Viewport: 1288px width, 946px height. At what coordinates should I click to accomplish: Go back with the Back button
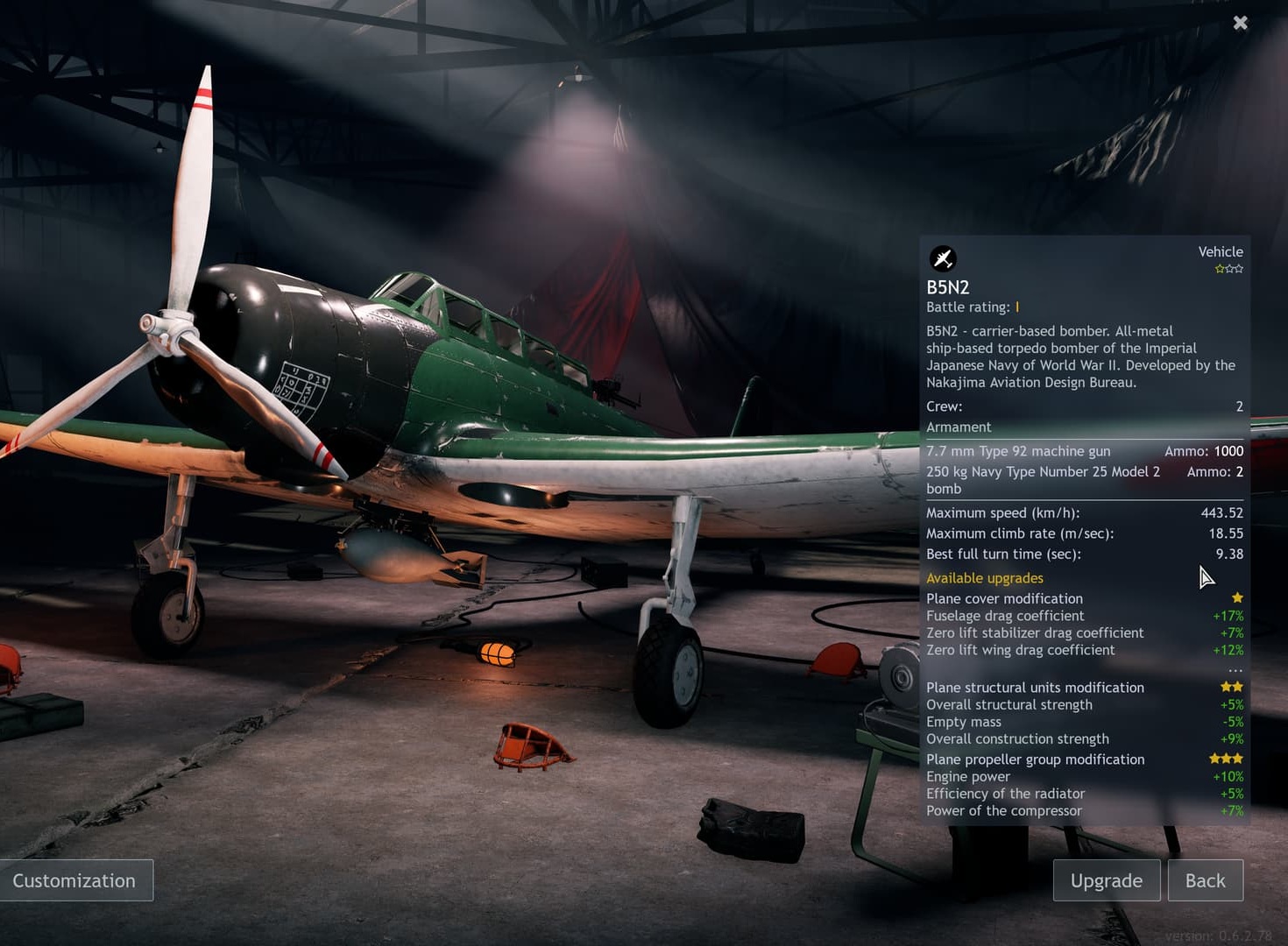[1205, 880]
